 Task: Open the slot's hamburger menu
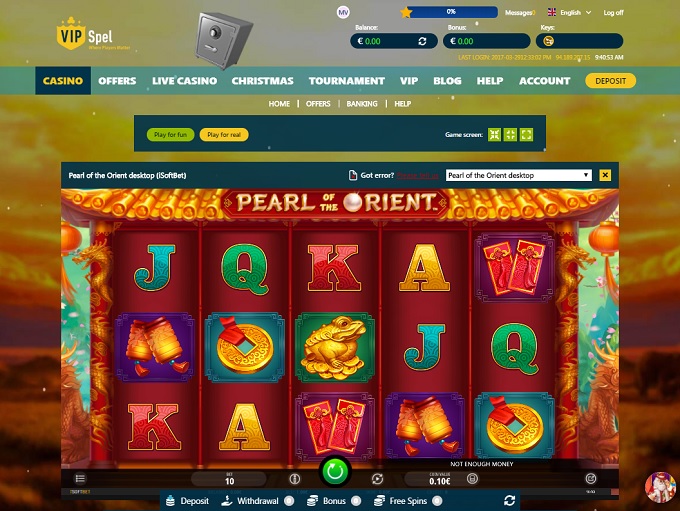[x=81, y=480]
